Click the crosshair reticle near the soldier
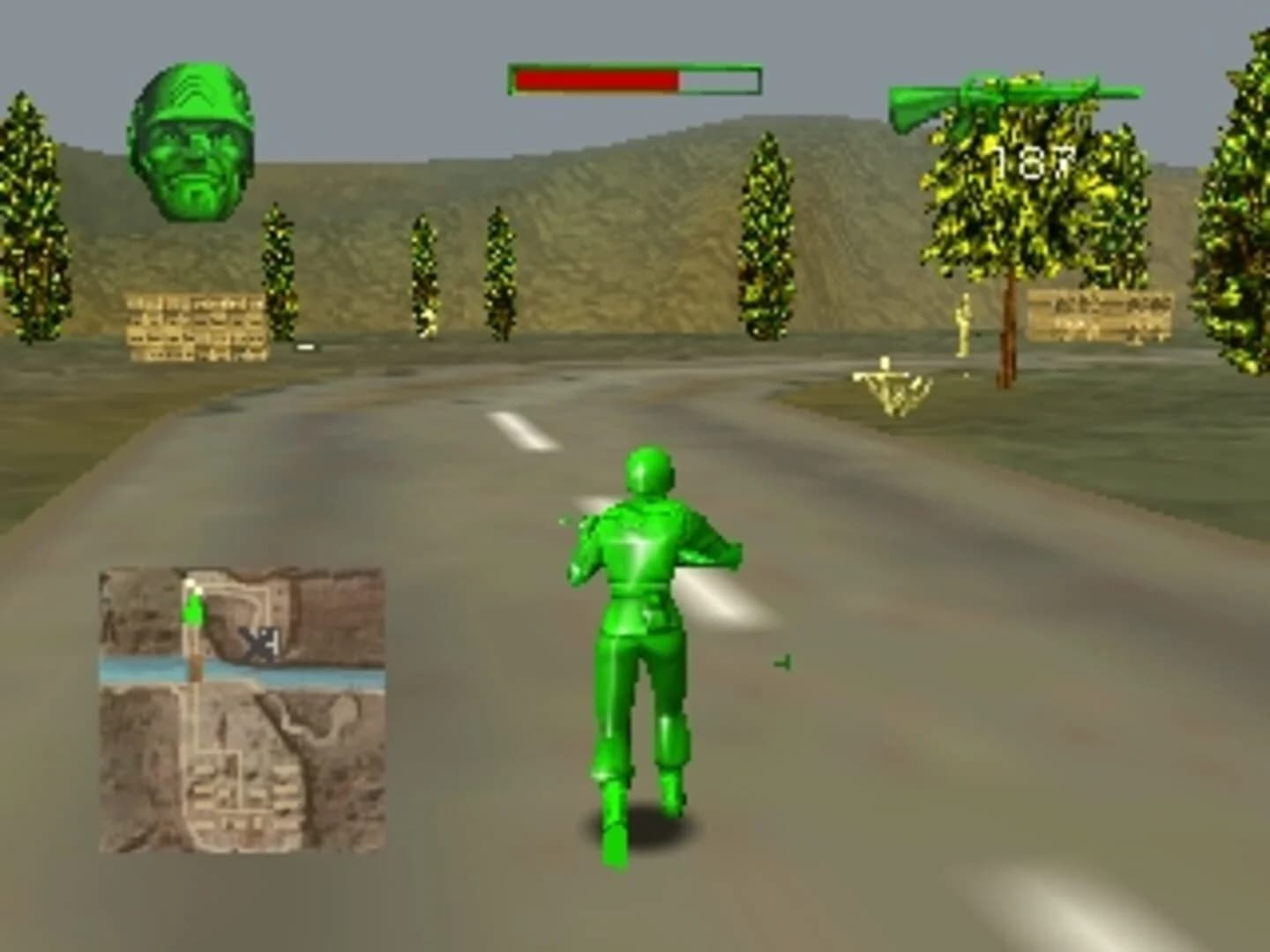Screen dimensions: 1270x952 point(783,663)
